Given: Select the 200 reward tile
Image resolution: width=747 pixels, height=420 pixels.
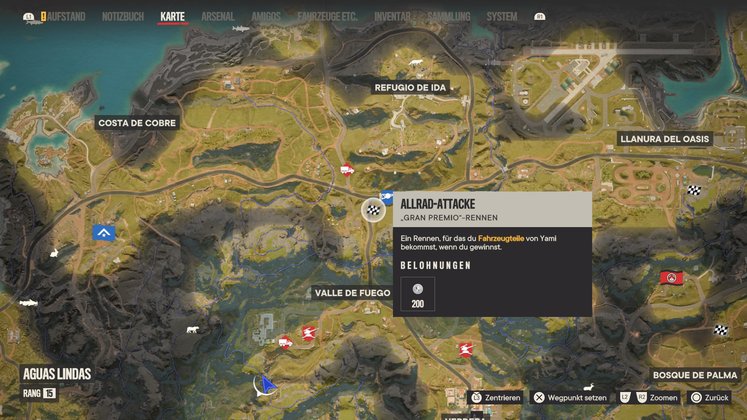Looking at the screenshot, I should coord(417,293).
